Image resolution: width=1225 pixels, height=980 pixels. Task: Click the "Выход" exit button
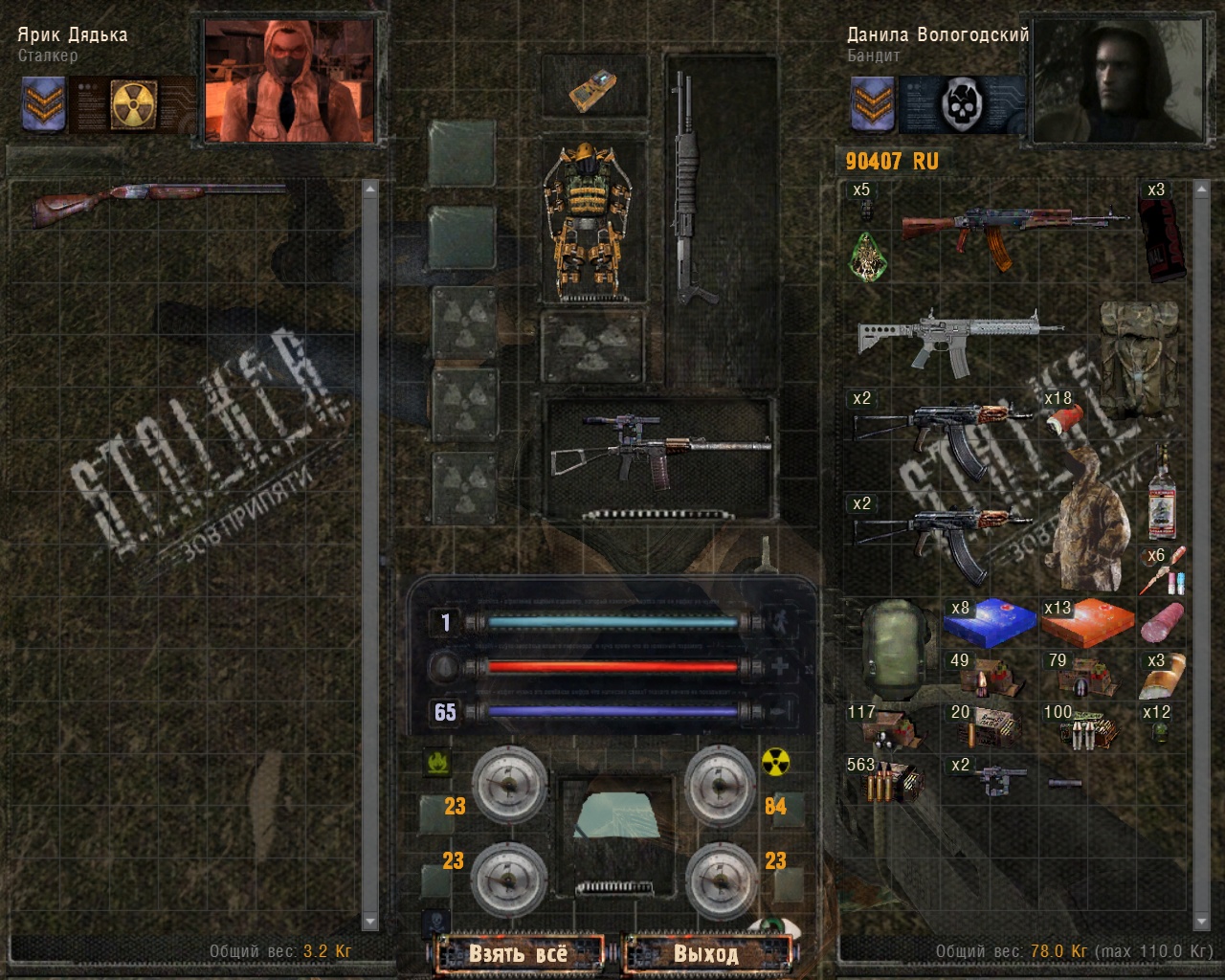tap(706, 953)
